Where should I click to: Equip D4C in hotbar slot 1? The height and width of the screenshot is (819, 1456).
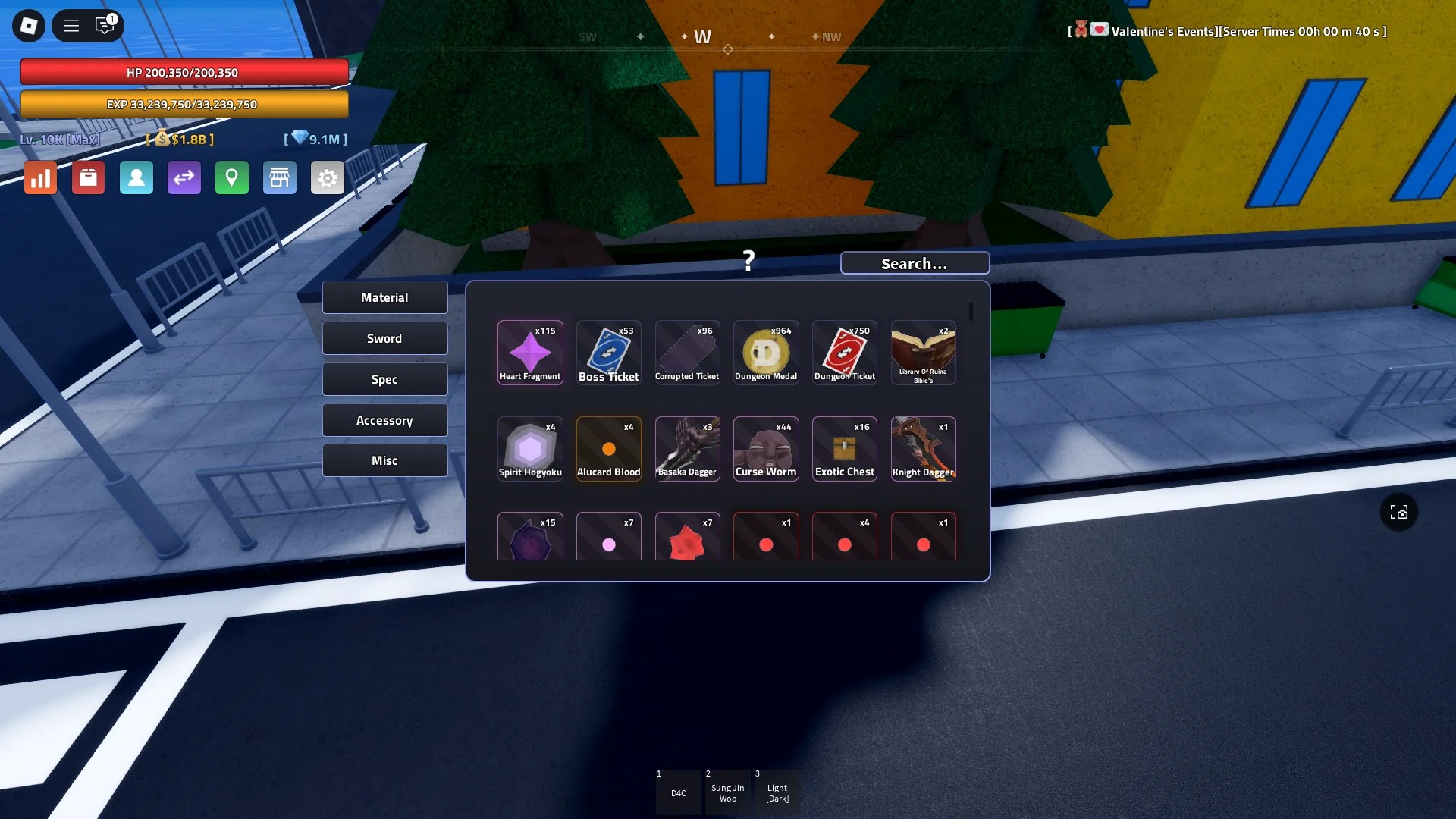(677, 792)
